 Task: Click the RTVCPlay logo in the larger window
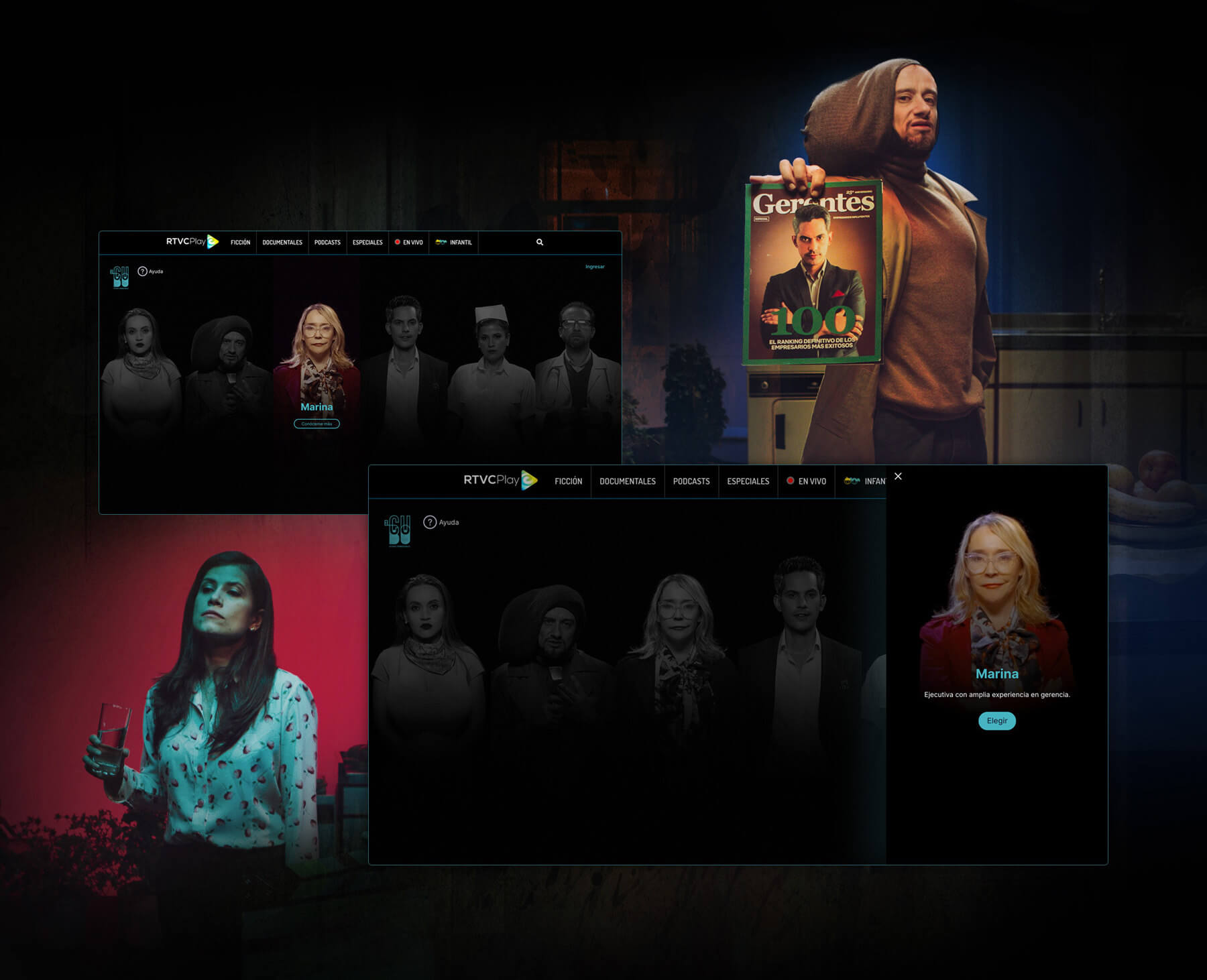click(500, 480)
